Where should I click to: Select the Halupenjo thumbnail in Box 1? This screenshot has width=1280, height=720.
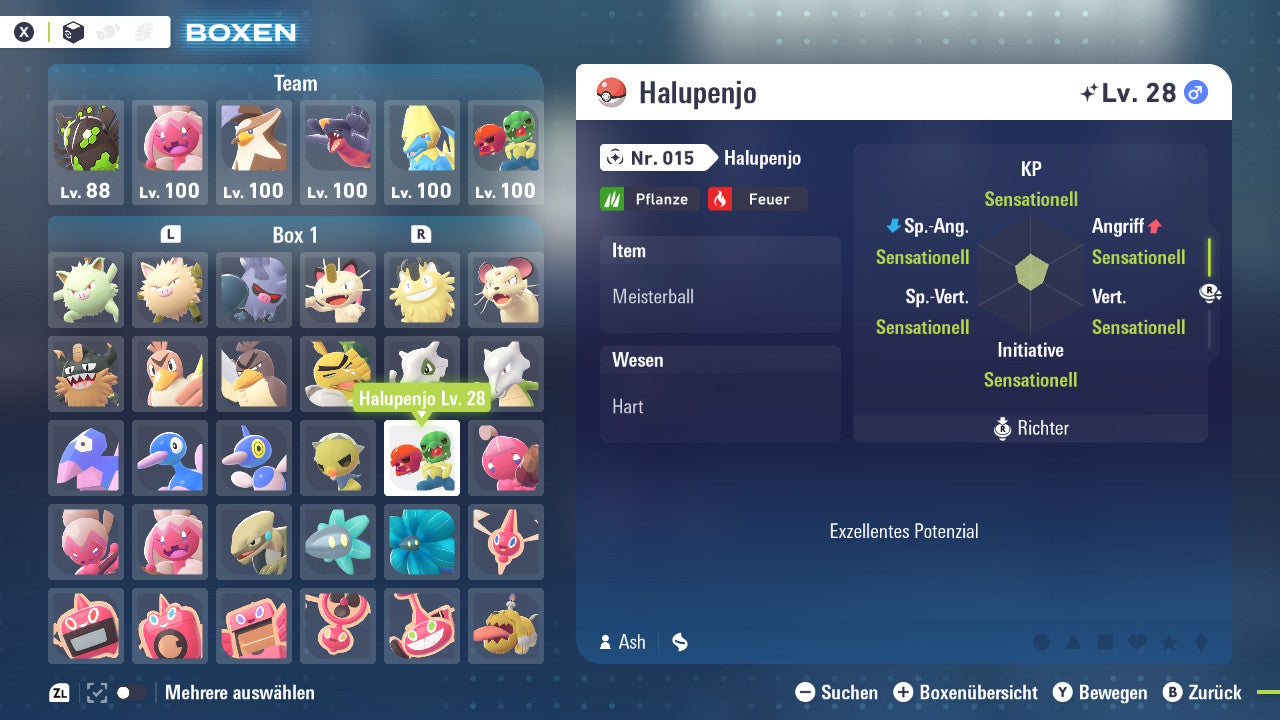(421, 458)
